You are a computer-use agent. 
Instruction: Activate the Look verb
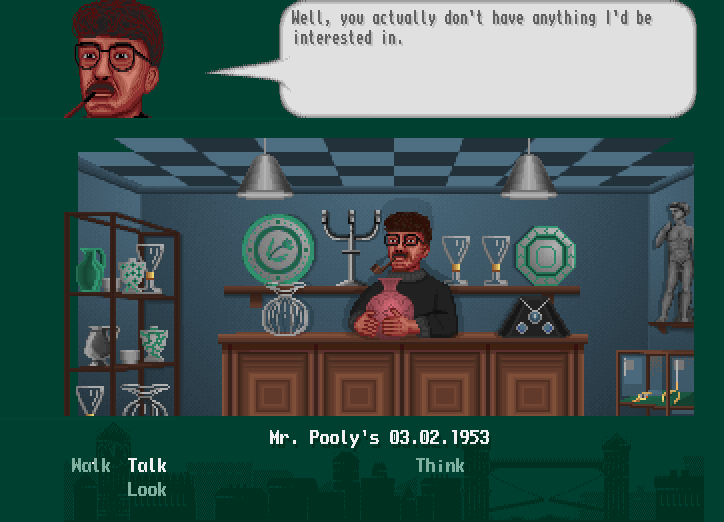(x=147, y=490)
